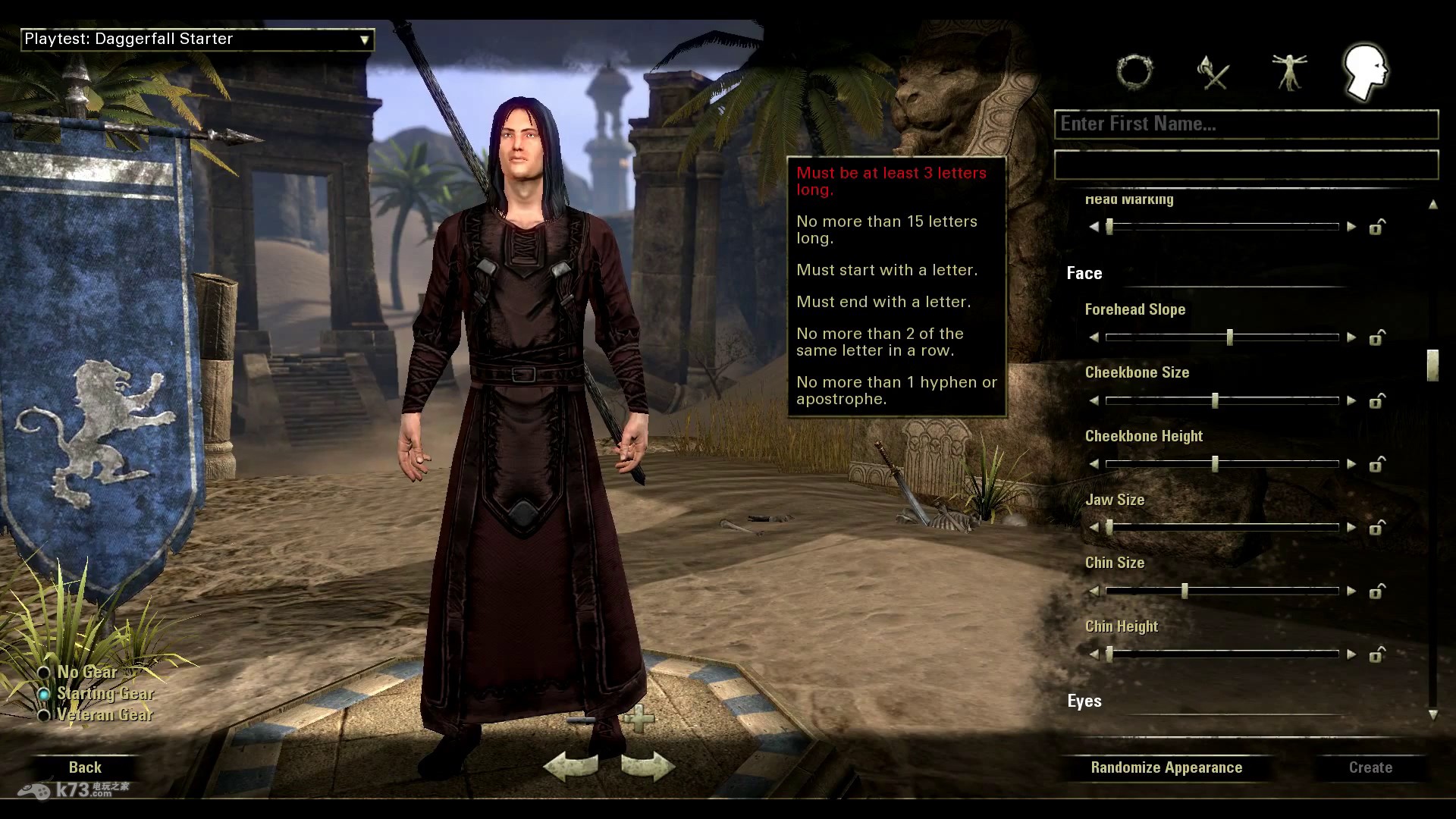The image size is (1456, 819).
Task: Open the body customization tab
Action: tap(1289, 73)
